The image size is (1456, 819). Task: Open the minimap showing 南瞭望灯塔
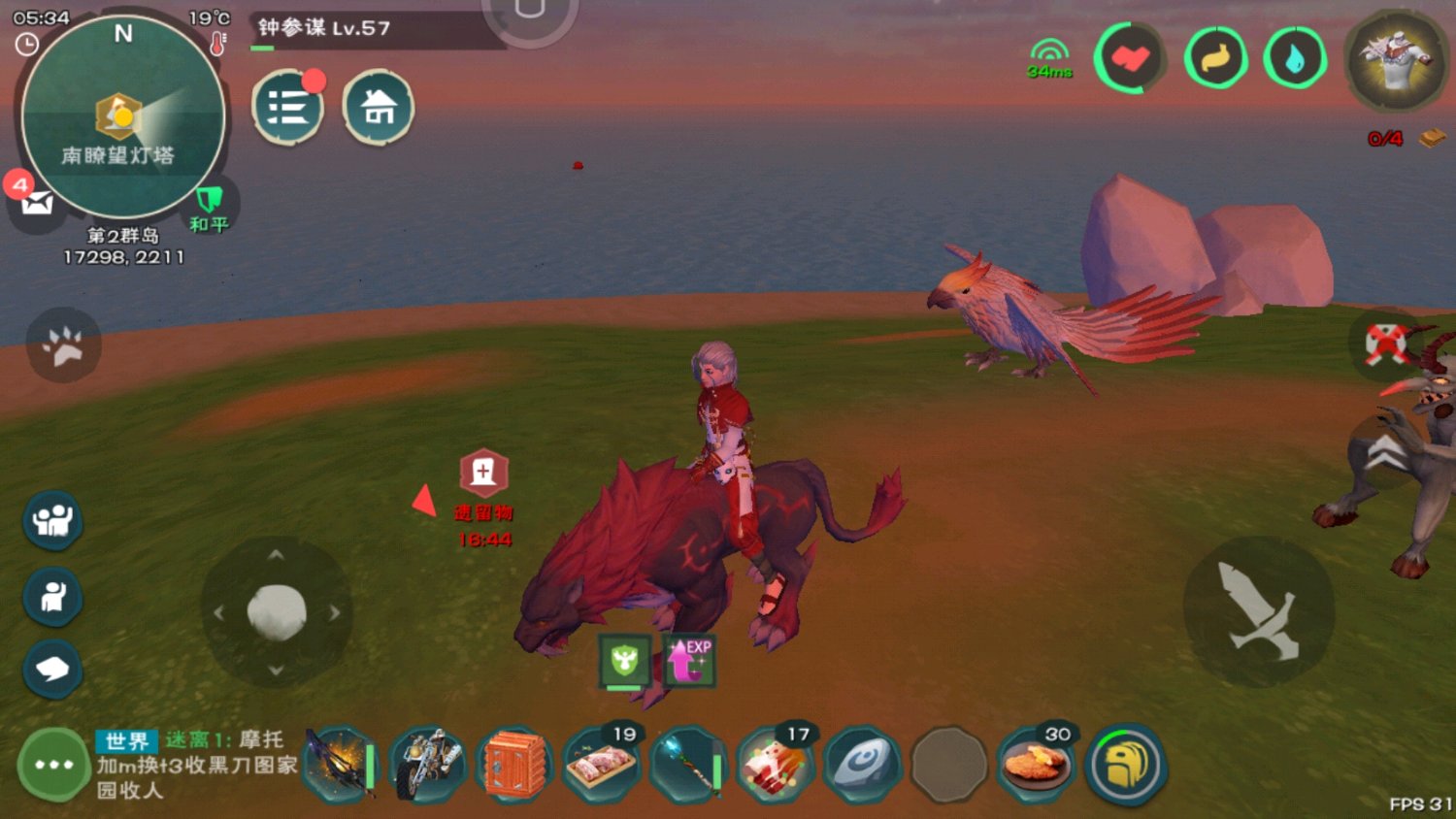[123, 117]
